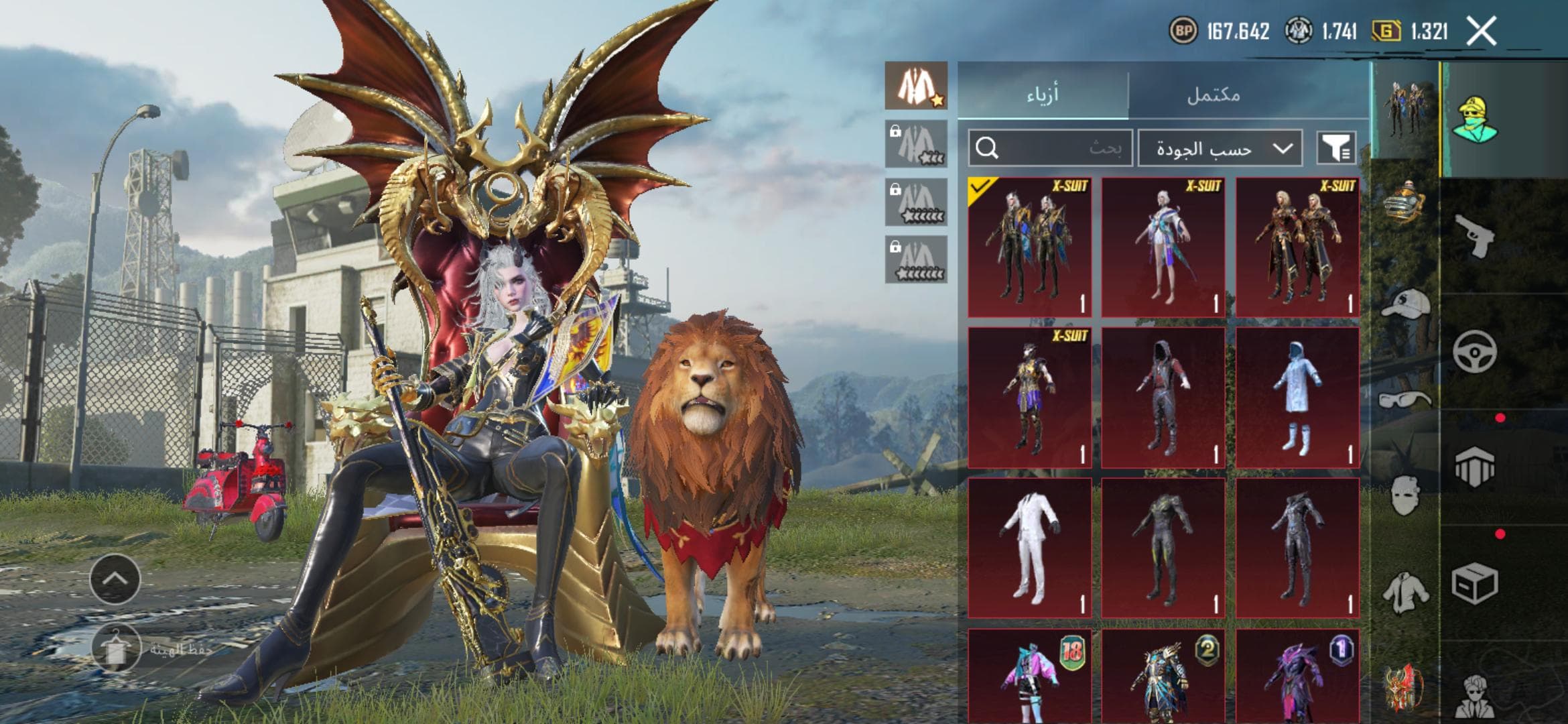Click the بحث search field
The height and width of the screenshot is (724, 1568).
tap(1051, 148)
